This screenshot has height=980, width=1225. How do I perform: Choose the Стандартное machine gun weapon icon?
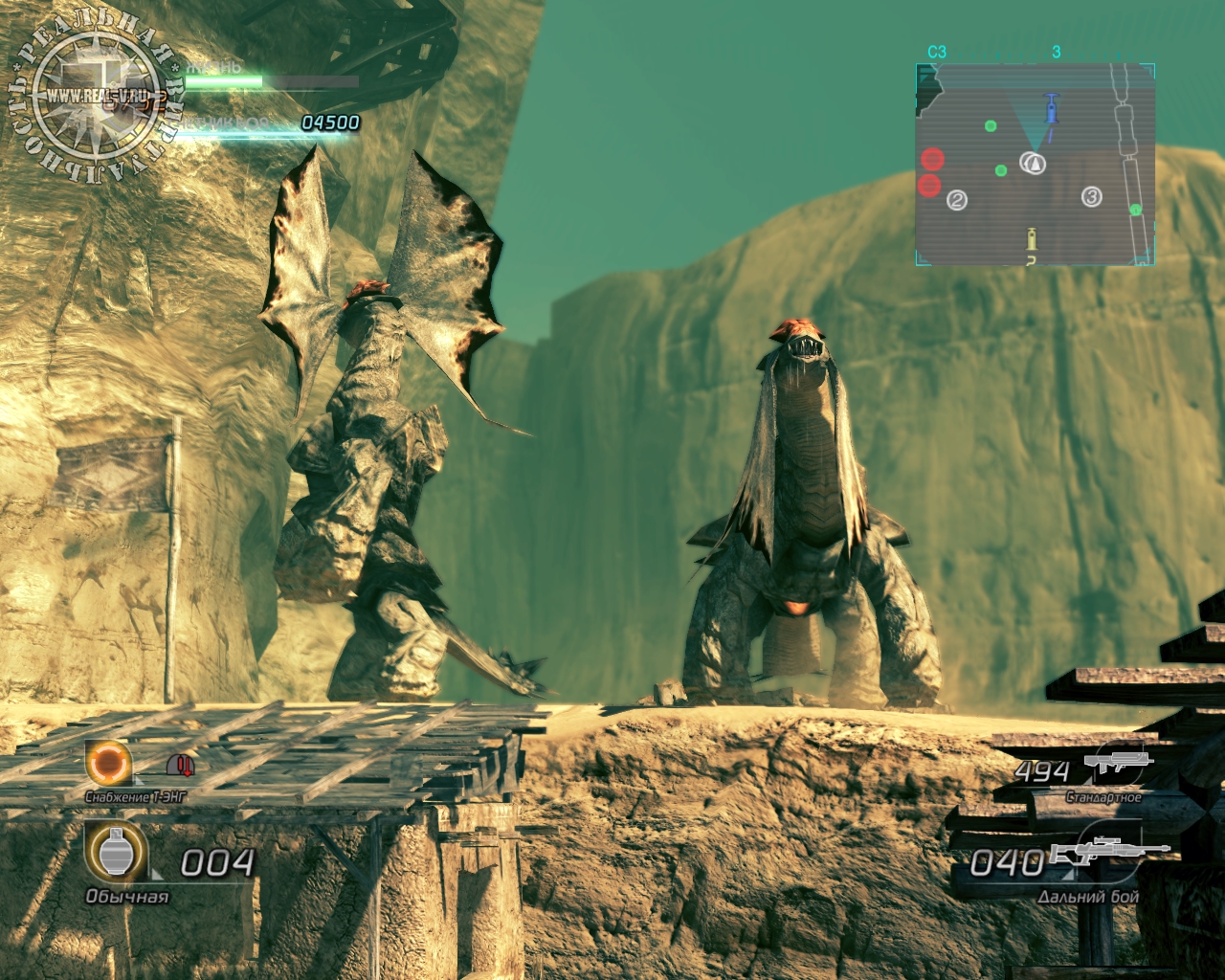pyautogui.click(x=1117, y=762)
